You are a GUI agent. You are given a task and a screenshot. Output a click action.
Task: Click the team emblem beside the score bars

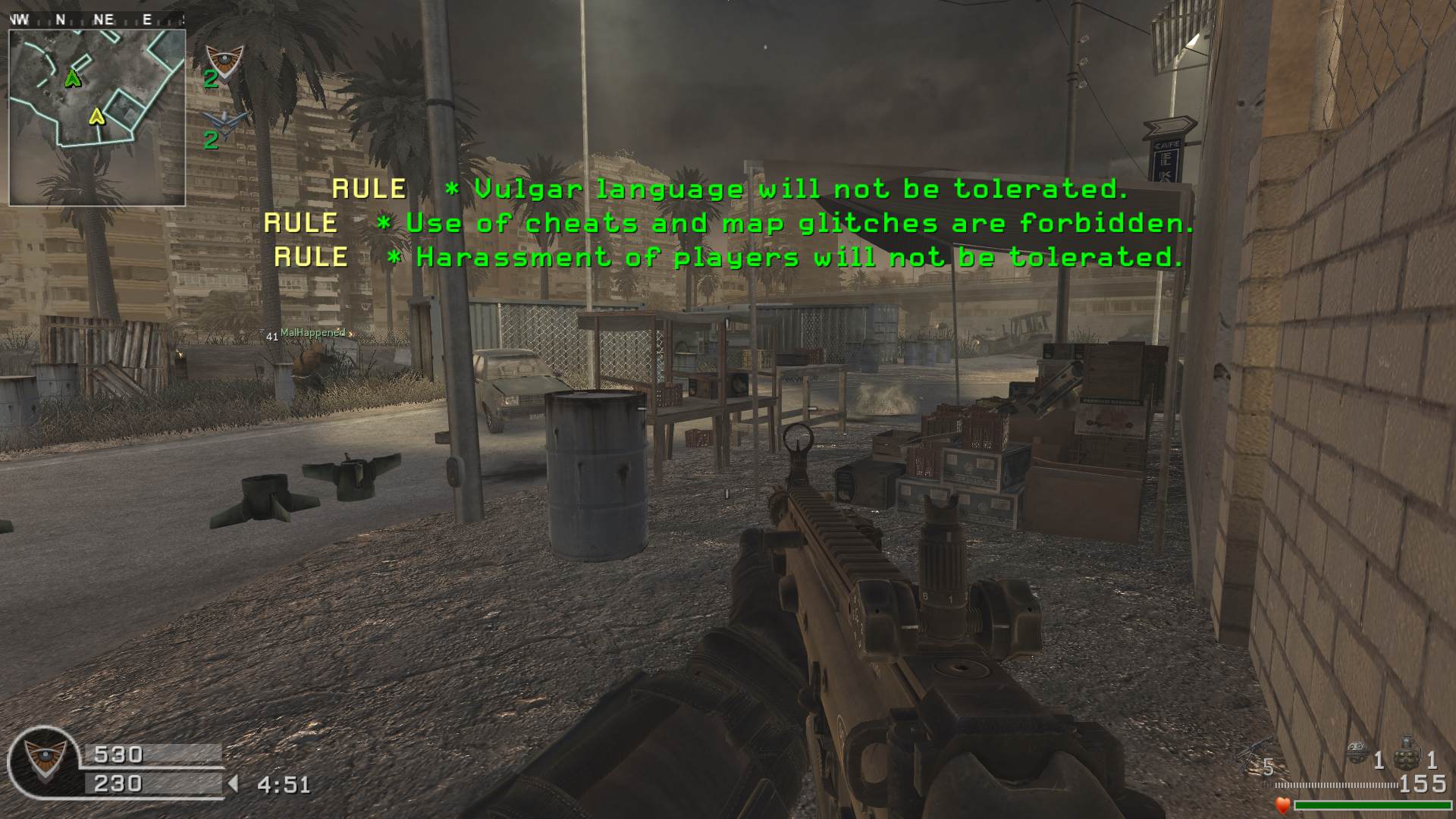pos(42,759)
